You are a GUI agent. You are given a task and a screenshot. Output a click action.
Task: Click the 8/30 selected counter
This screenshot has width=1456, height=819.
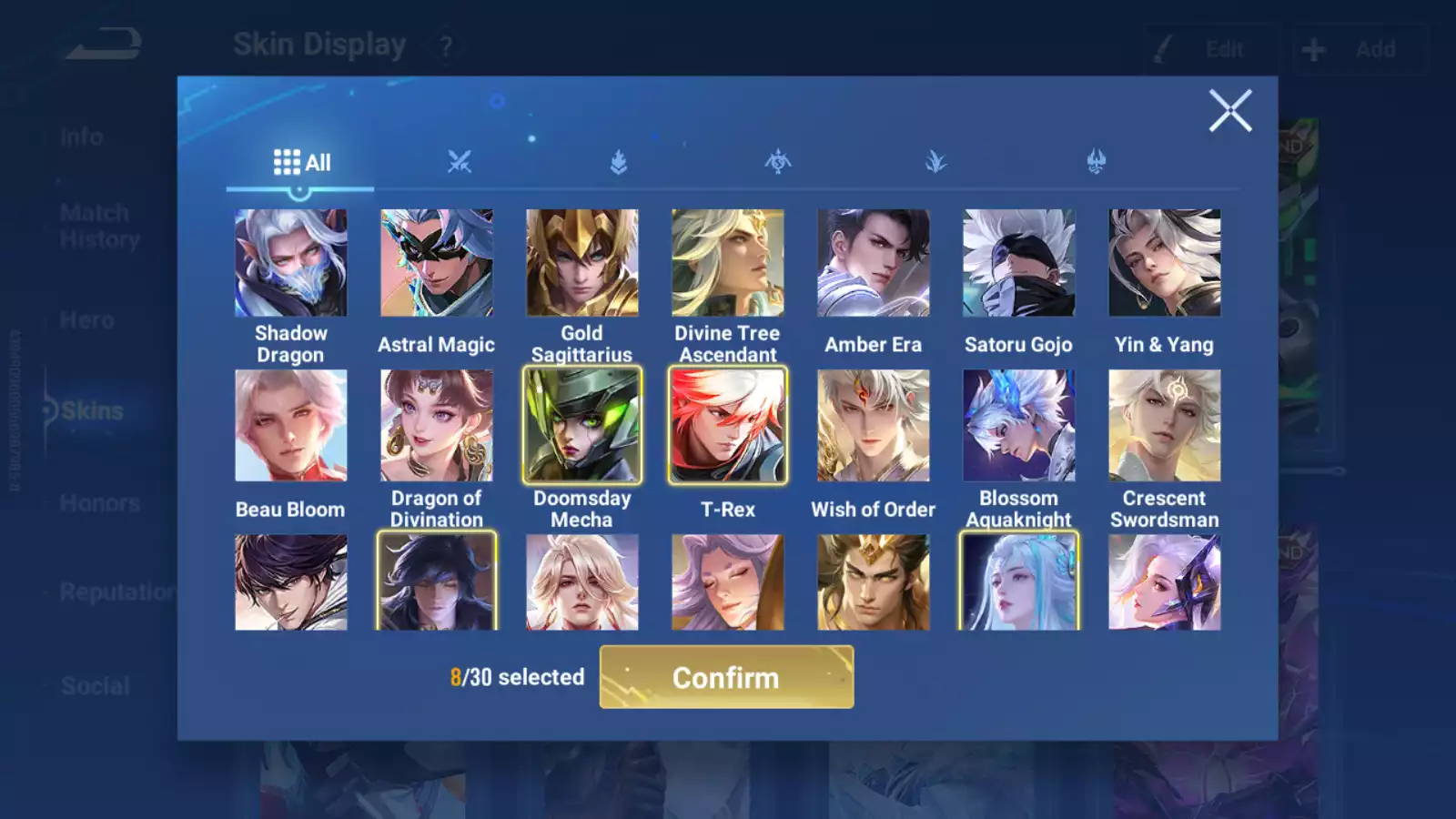tap(517, 677)
